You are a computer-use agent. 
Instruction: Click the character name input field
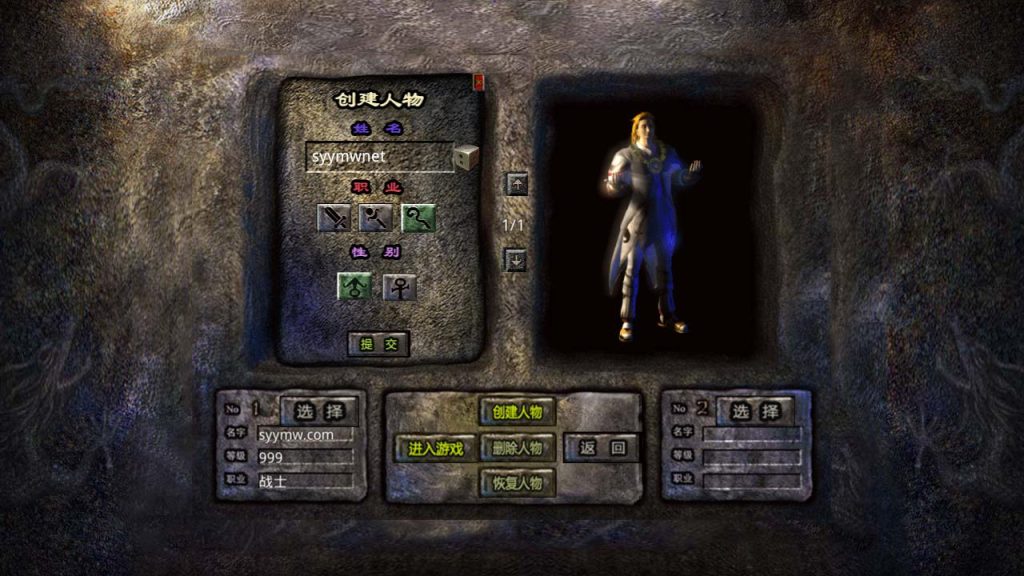pyautogui.click(x=378, y=157)
